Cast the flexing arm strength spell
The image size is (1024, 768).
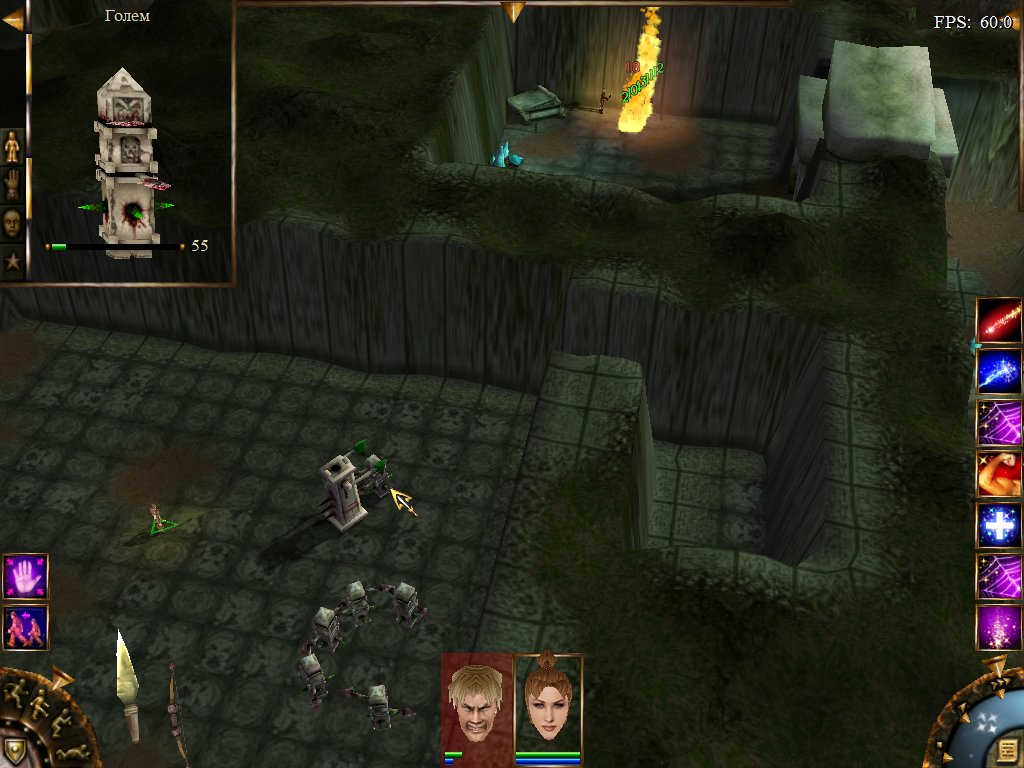pyautogui.click(x=998, y=474)
